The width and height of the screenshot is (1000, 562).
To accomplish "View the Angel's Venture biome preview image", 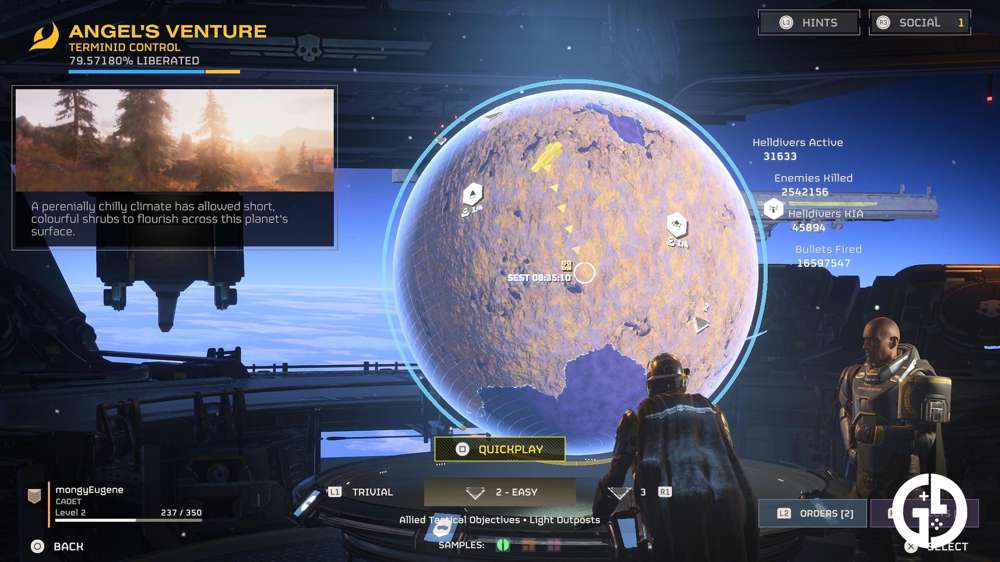I will click(x=174, y=139).
